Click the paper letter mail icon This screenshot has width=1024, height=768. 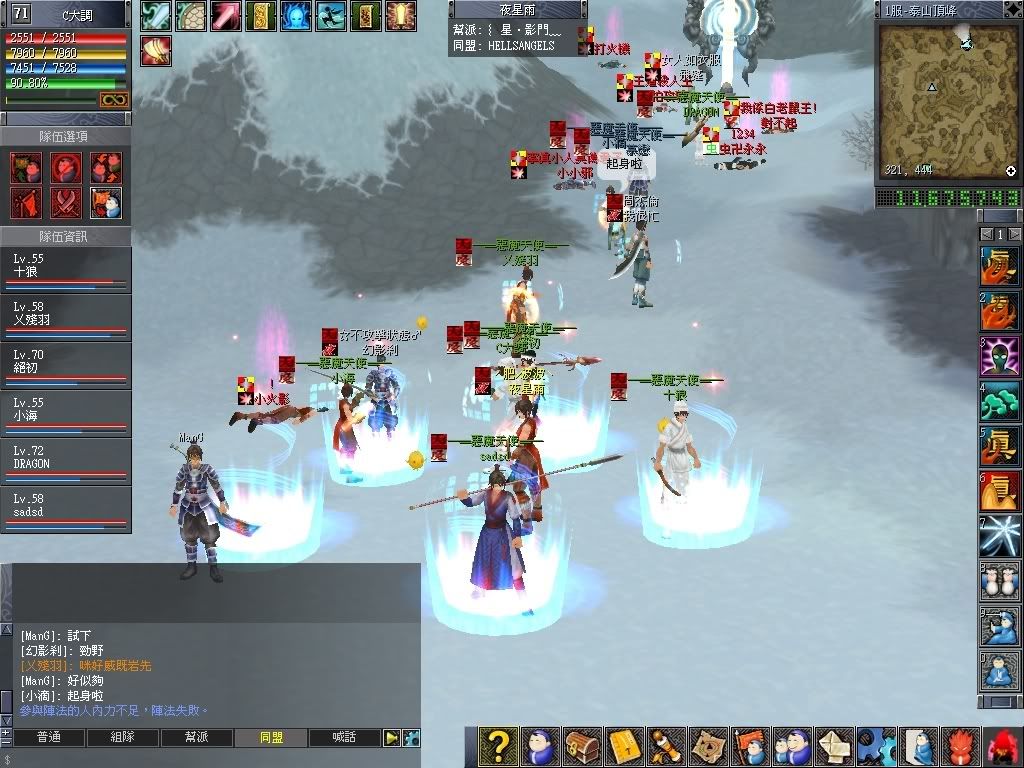point(835,746)
